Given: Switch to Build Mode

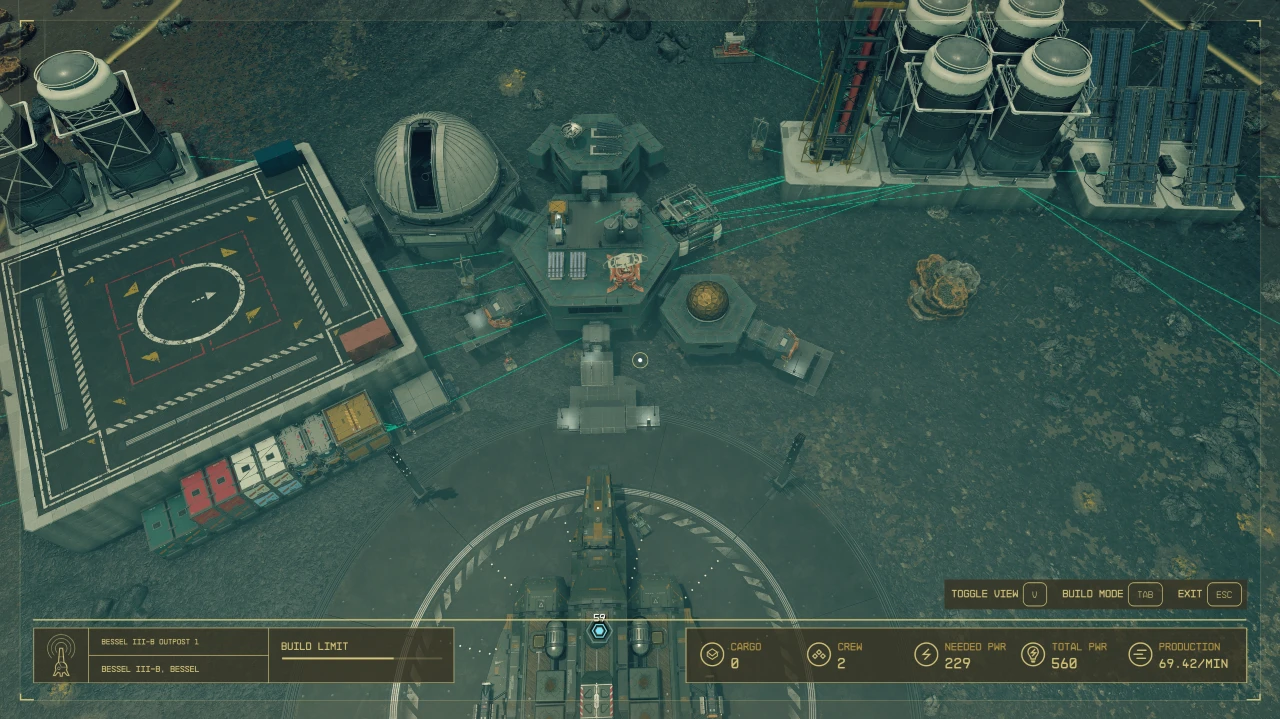Looking at the screenshot, I should [x=1144, y=594].
